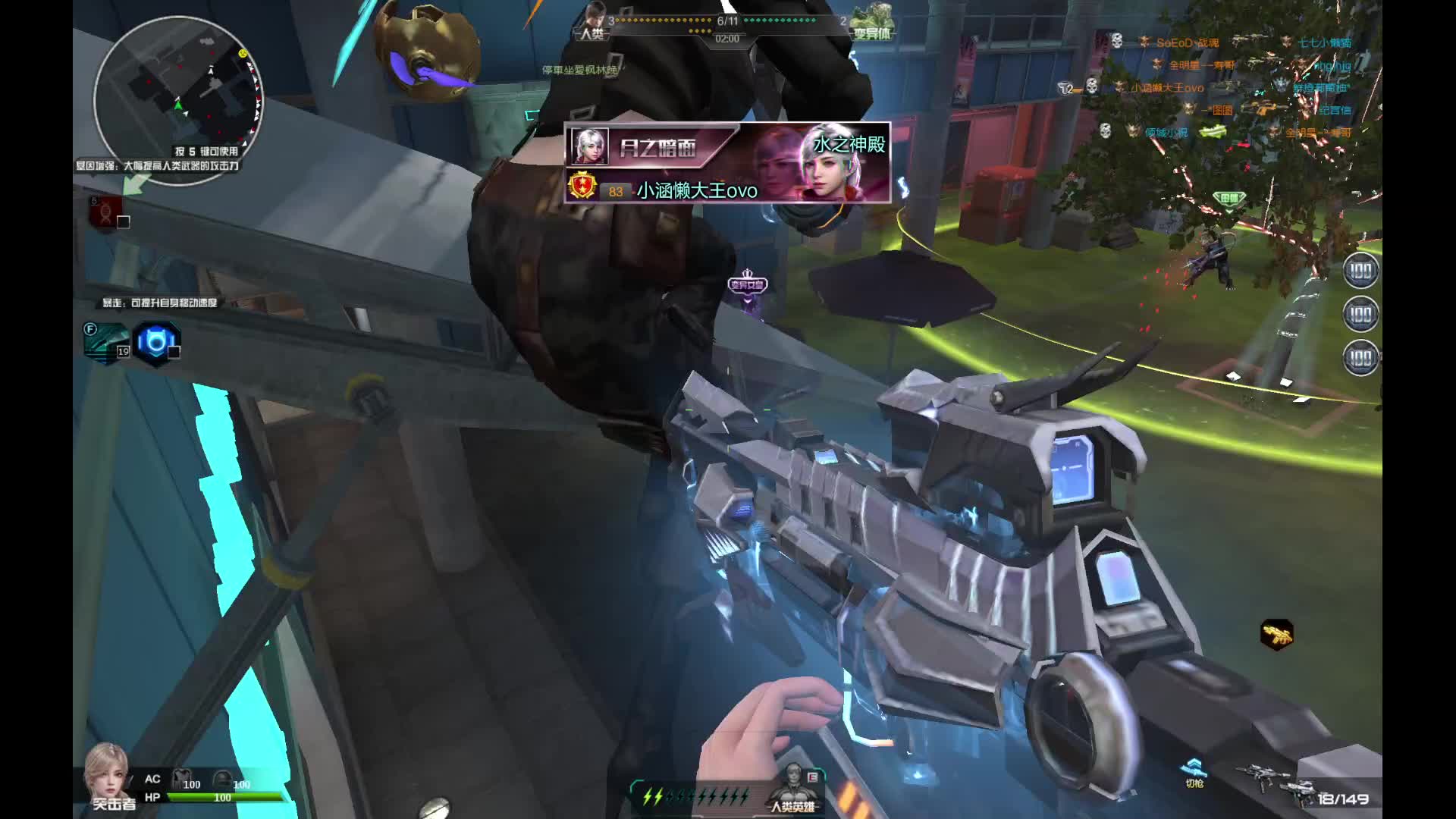
Task: Select the SoEoD 战魂 kill feed entry
Action: (1187, 43)
